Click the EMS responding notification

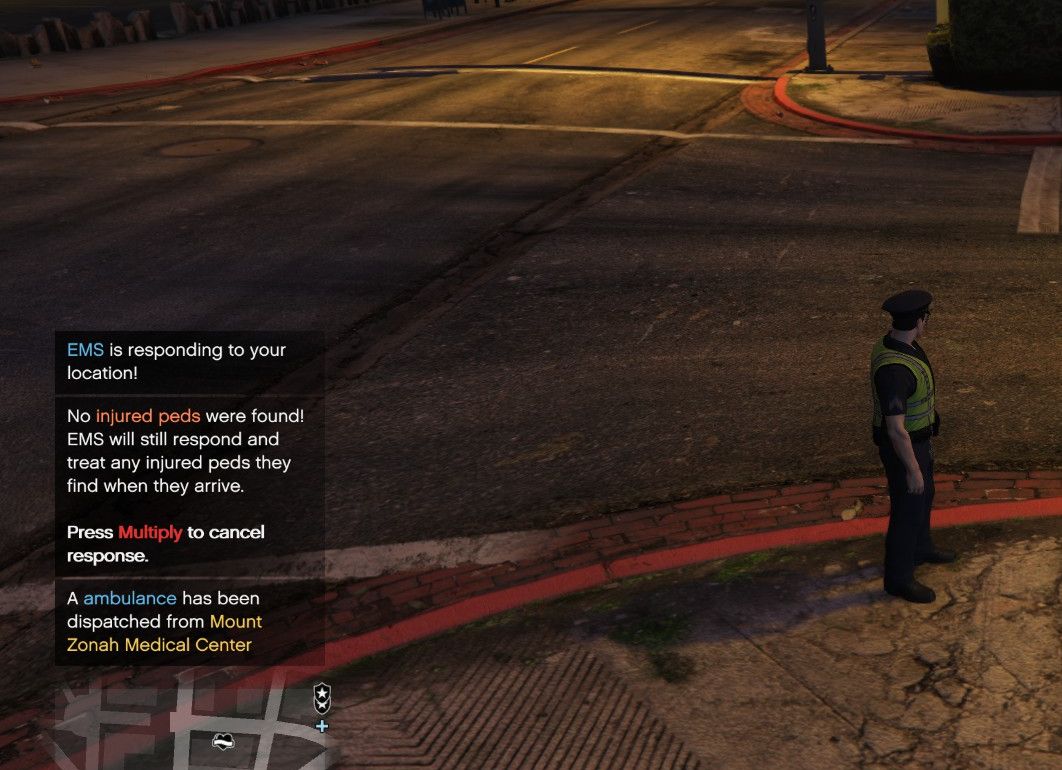click(x=189, y=361)
